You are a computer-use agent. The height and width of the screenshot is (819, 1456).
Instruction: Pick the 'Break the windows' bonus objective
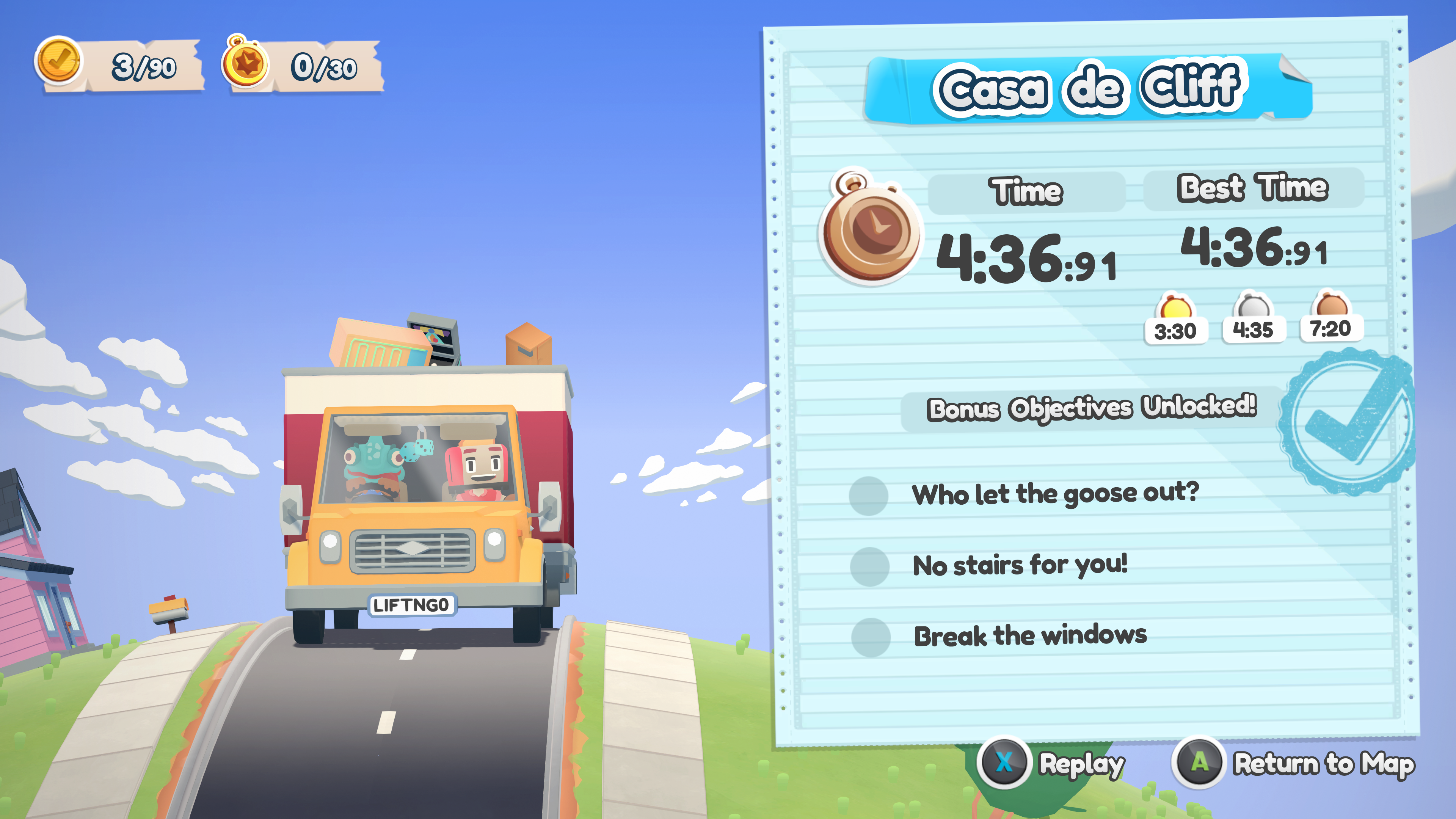coord(1030,636)
